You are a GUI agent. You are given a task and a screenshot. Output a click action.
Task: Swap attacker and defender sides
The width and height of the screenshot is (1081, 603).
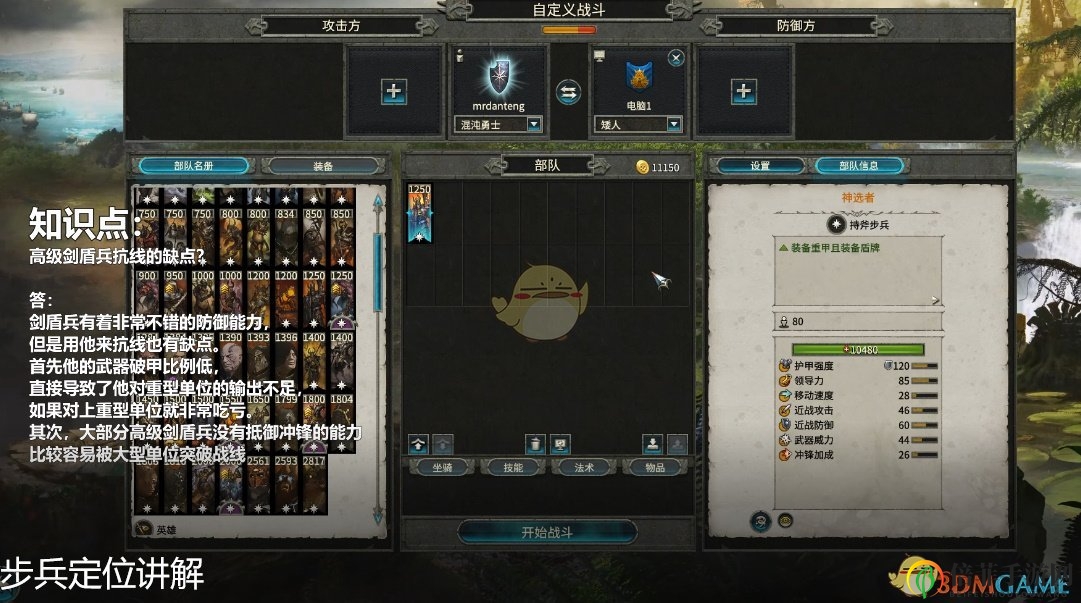pyautogui.click(x=568, y=92)
